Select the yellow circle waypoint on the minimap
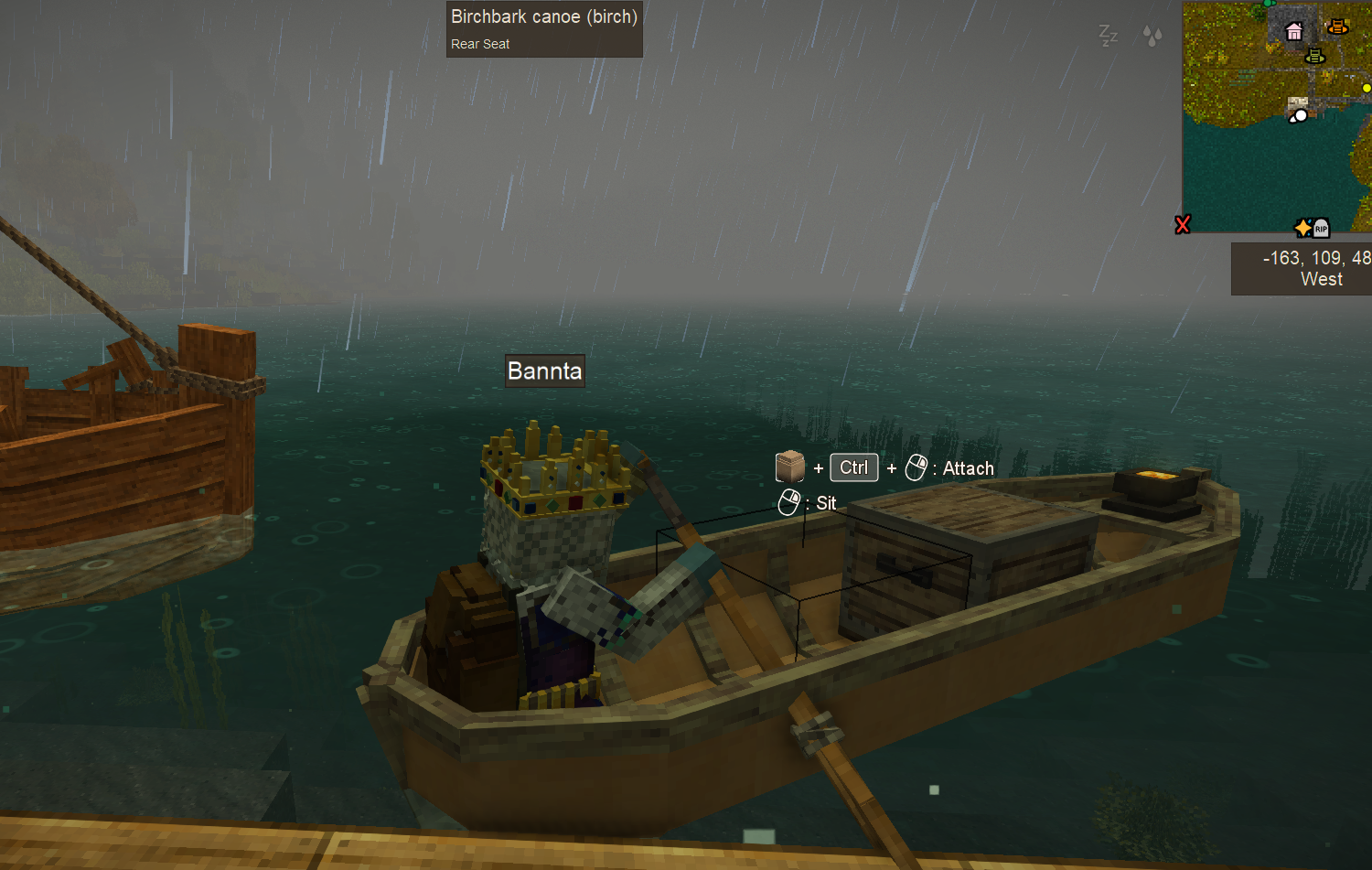 (1367, 88)
